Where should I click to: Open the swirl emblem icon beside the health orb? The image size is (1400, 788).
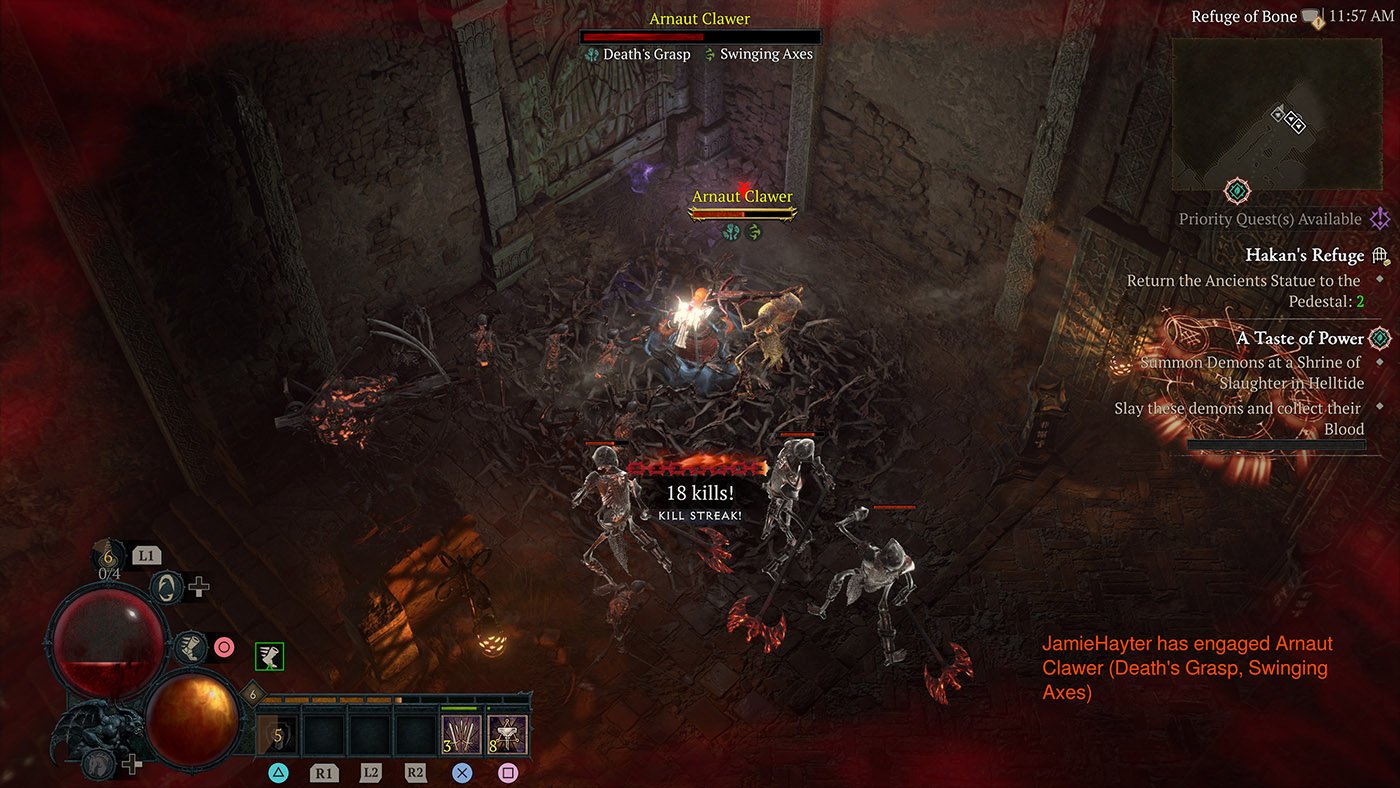coord(167,587)
